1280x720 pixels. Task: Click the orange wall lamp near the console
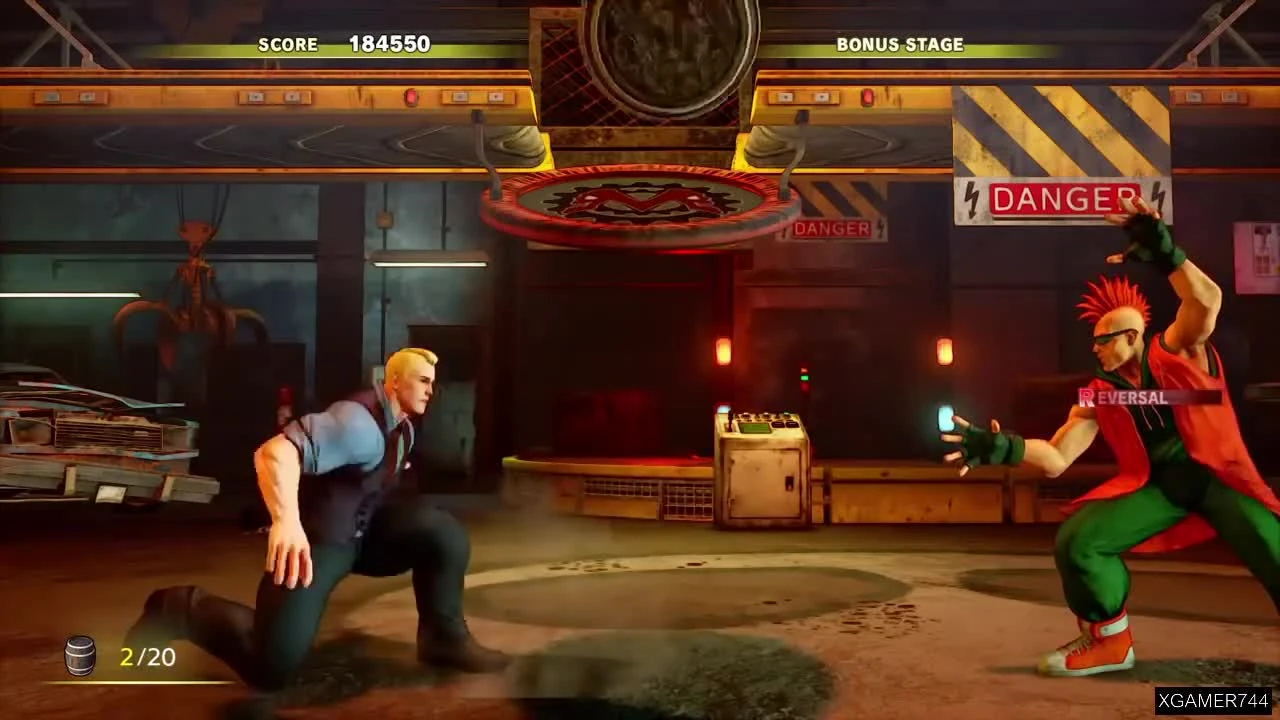(x=724, y=352)
